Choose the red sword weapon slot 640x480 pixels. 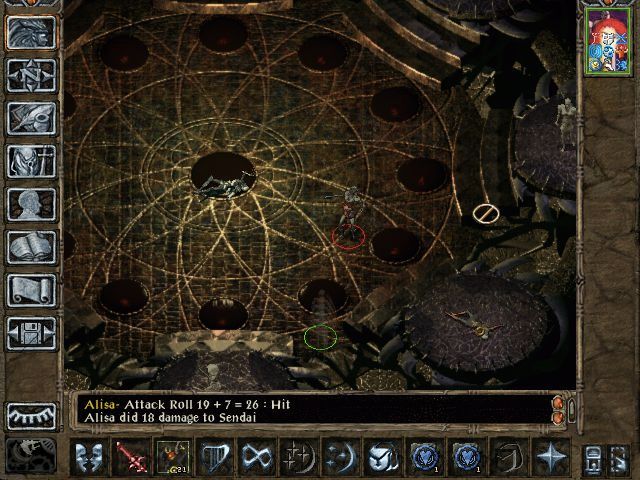coord(130,457)
